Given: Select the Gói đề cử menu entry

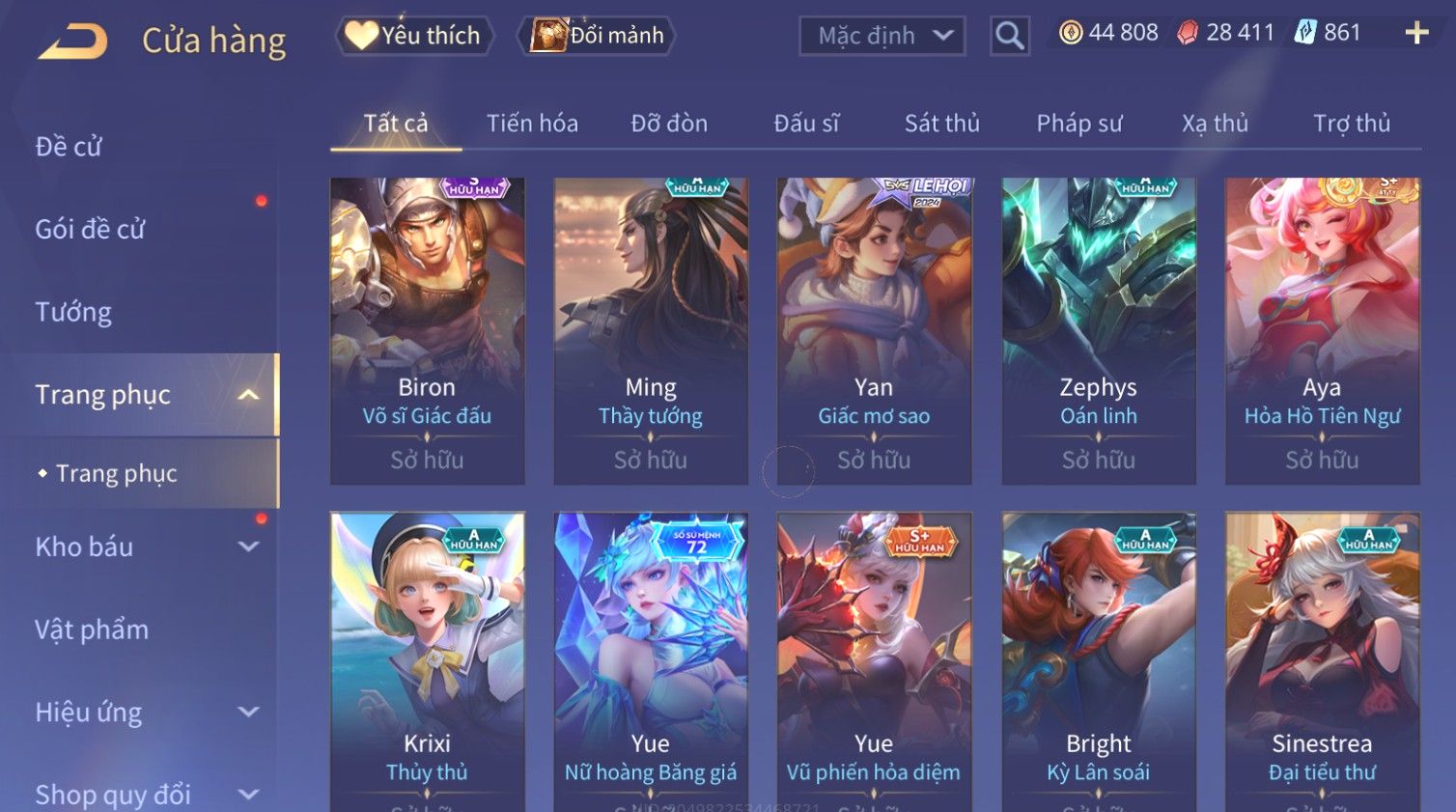Looking at the screenshot, I should pos(90,230).
